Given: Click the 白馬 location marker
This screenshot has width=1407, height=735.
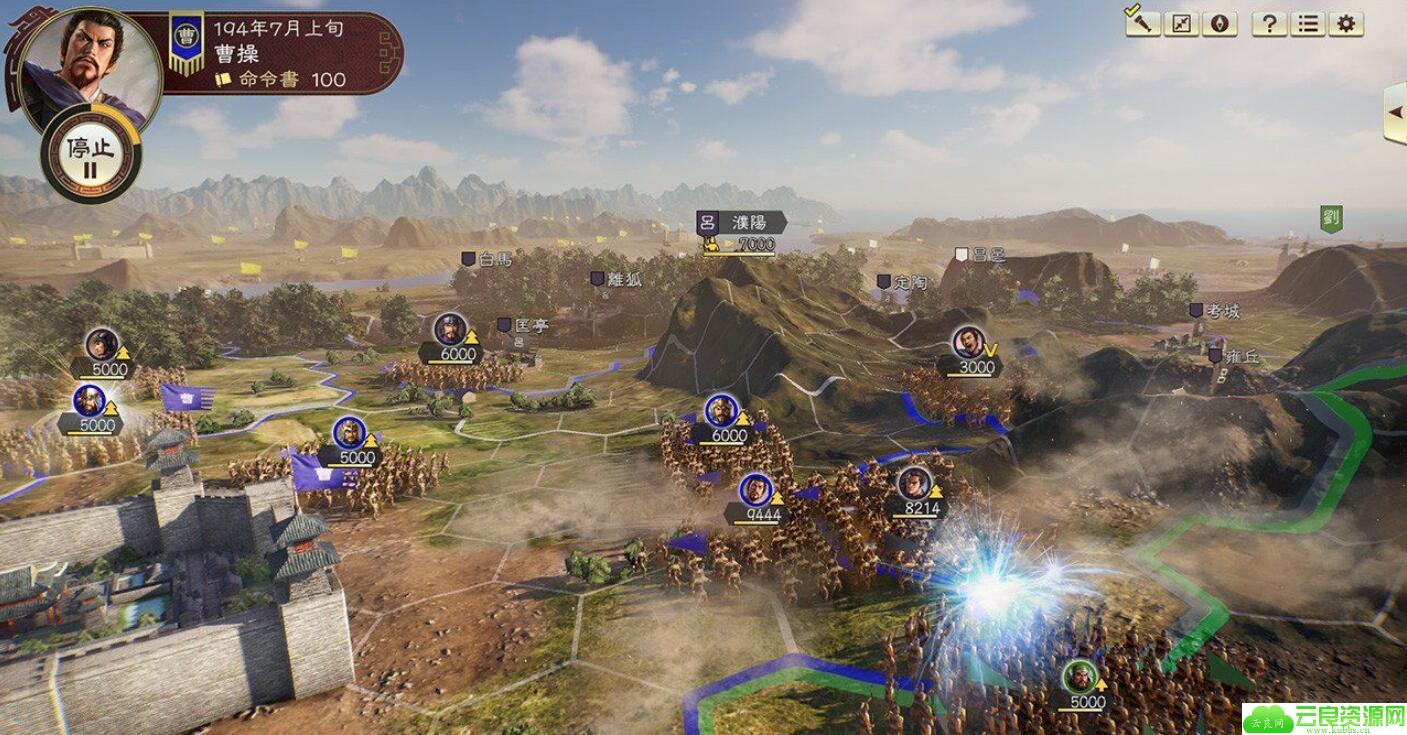Looking at the screenshot, I should pyautogui.click(x=486, y=259).
